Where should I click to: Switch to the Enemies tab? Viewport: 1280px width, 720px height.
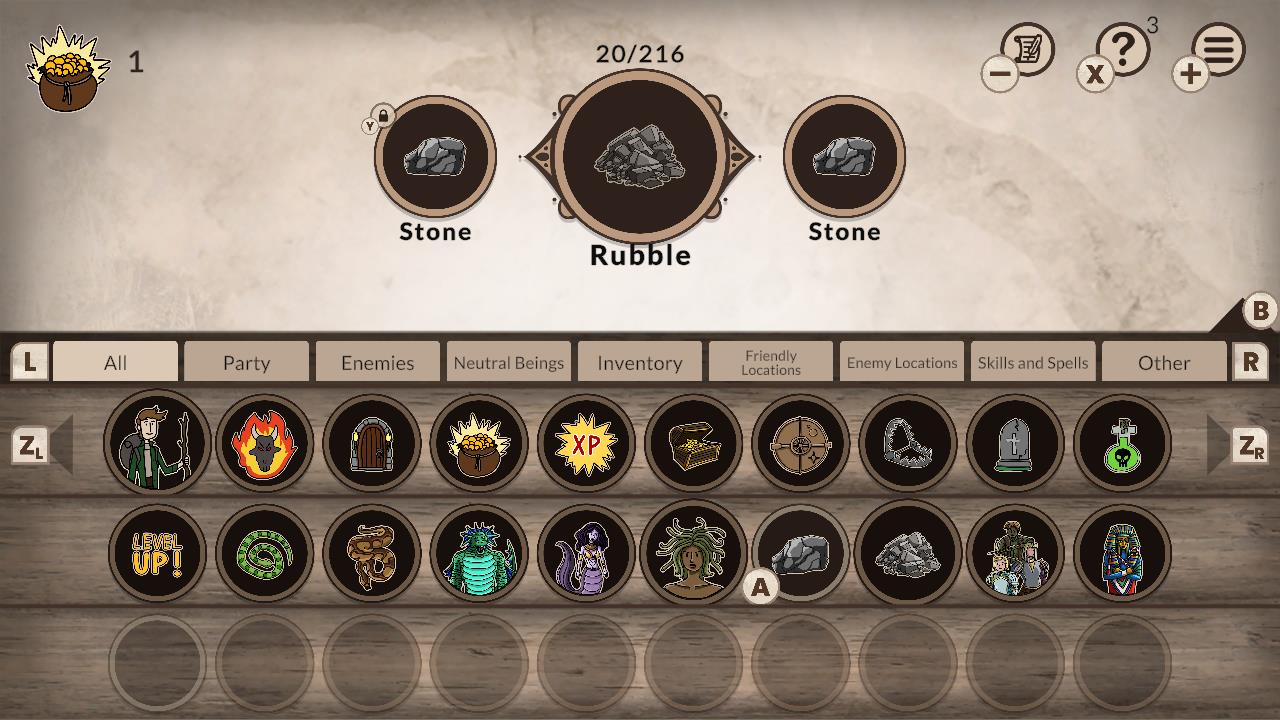pyautogui.click(x=377, y=362)
